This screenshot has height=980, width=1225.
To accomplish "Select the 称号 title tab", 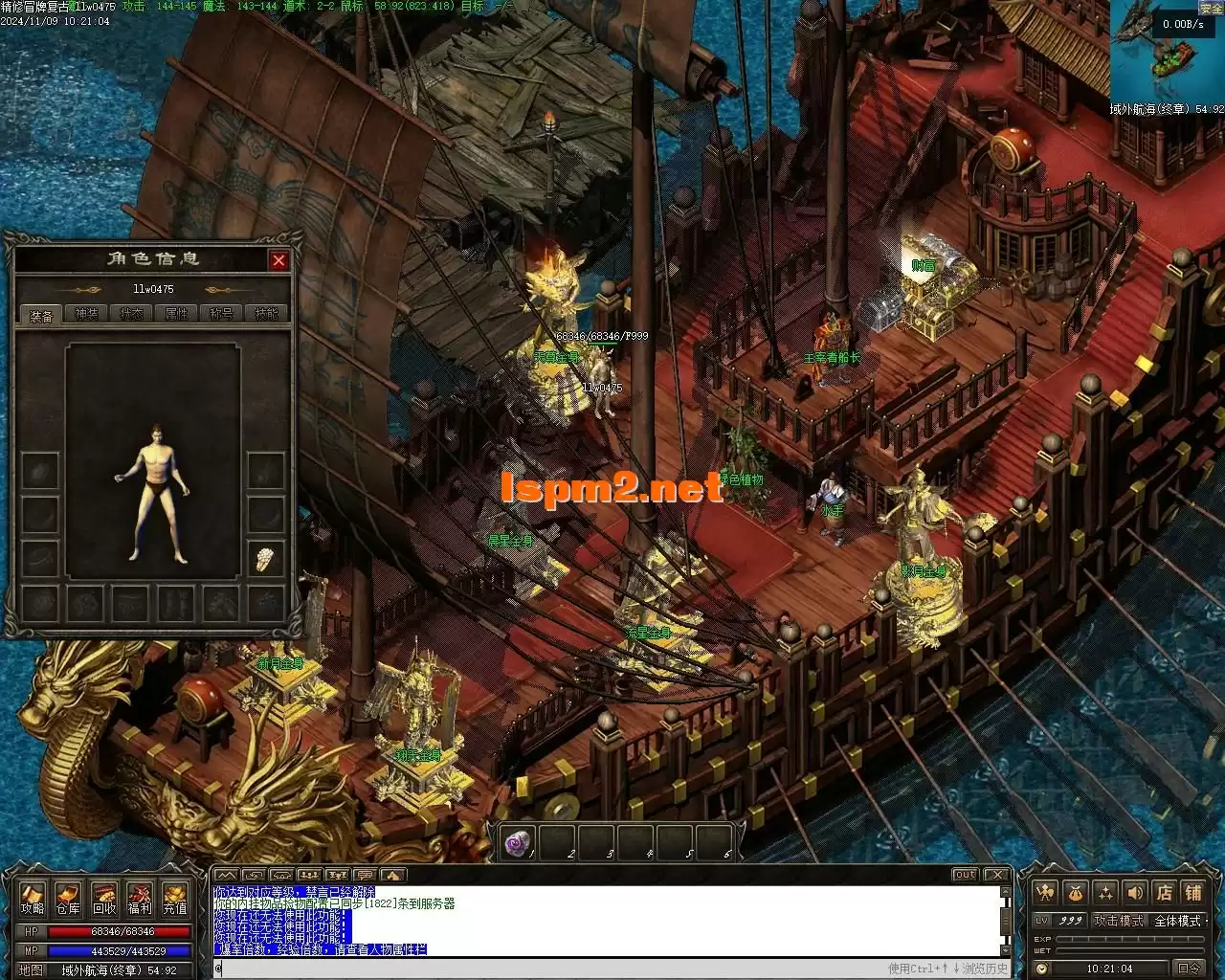I will [x=222, y=314].
